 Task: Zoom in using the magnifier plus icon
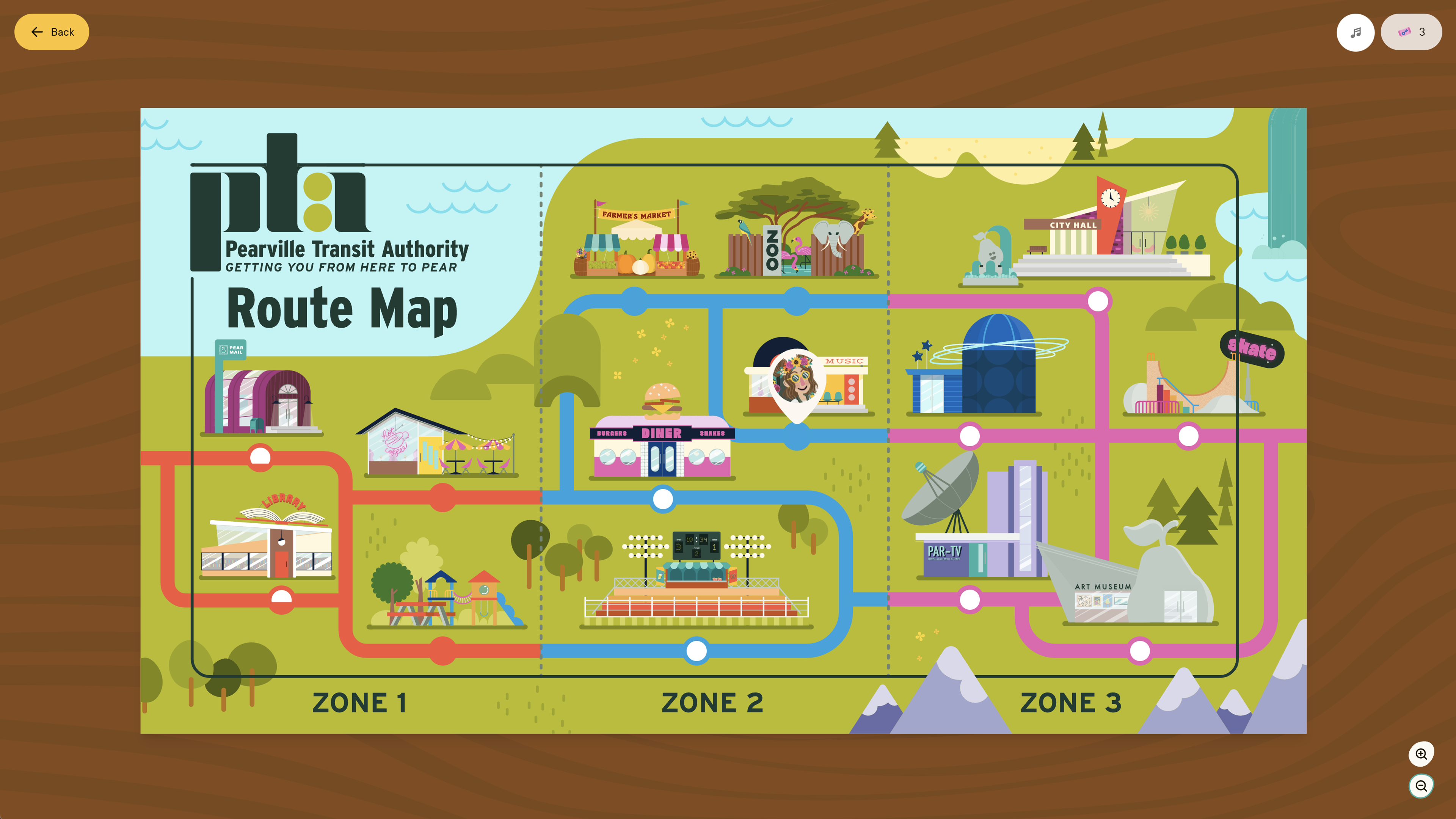click(x=1421, y=754)
